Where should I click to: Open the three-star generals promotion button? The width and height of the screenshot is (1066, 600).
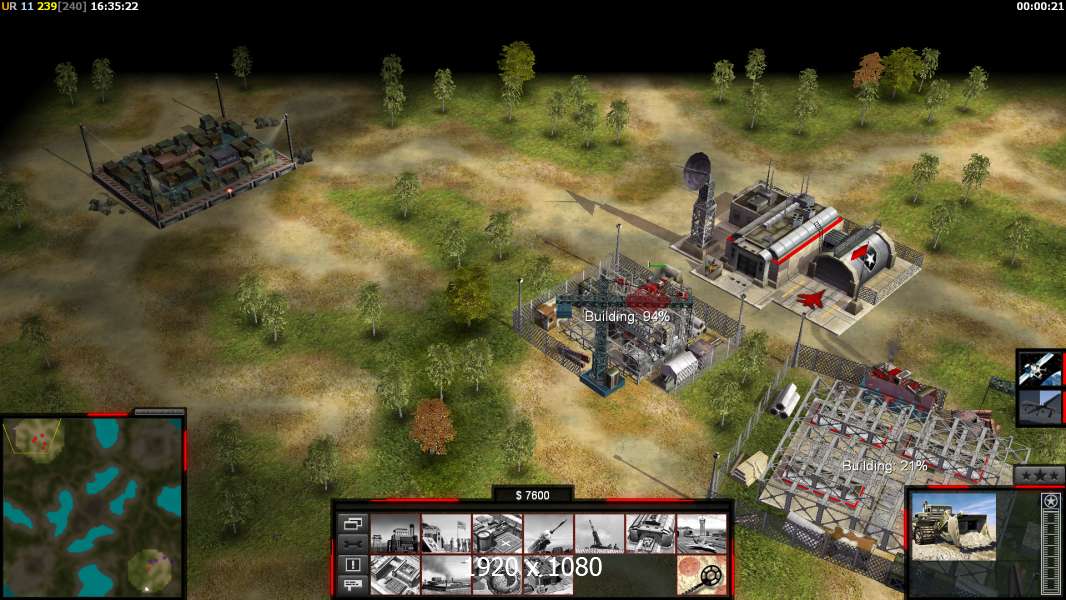tap(1039, 475)
